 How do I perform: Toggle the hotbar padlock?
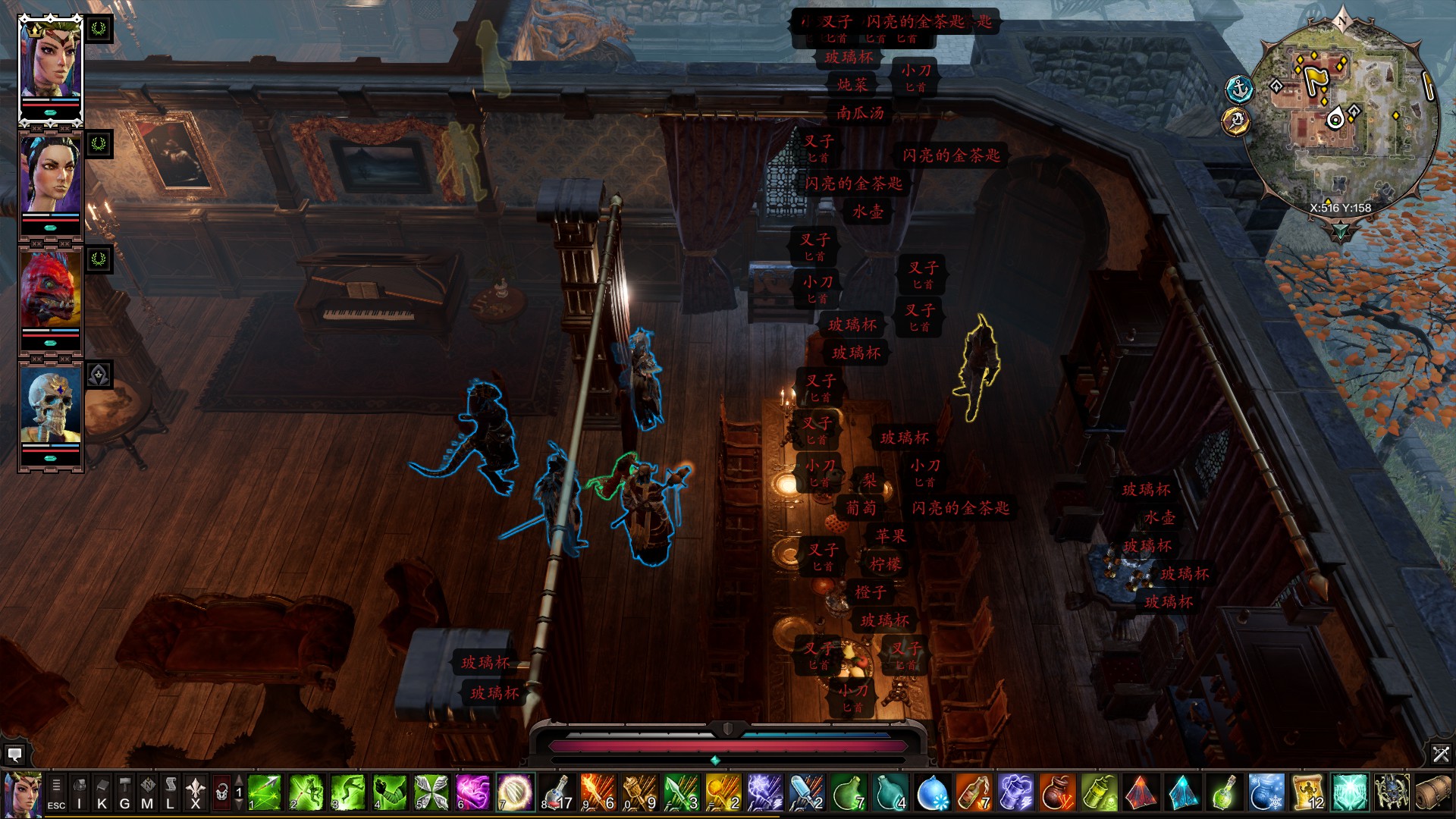click(x=221, y=793)
